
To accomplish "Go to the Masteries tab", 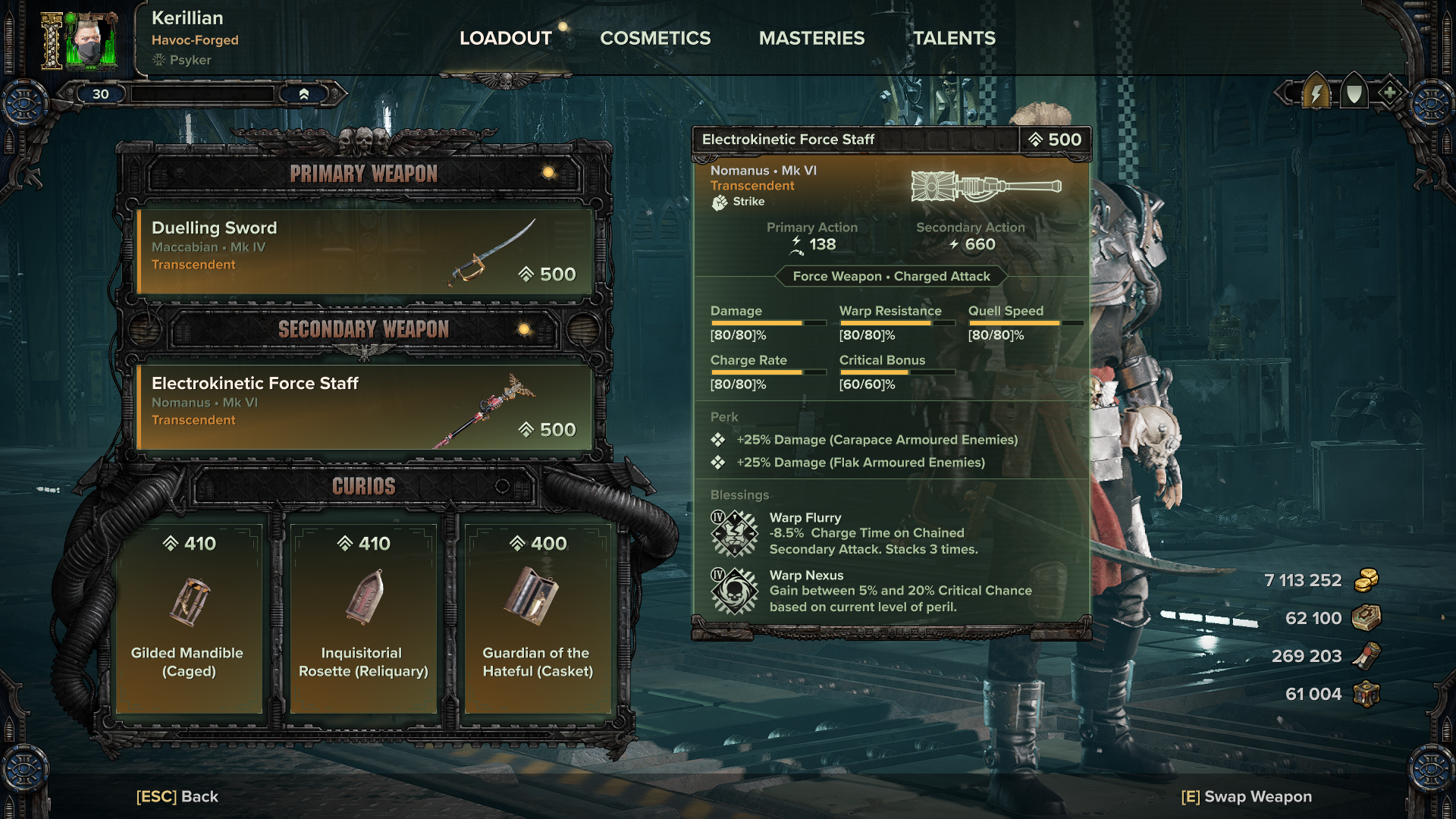I will coord(811,38).
